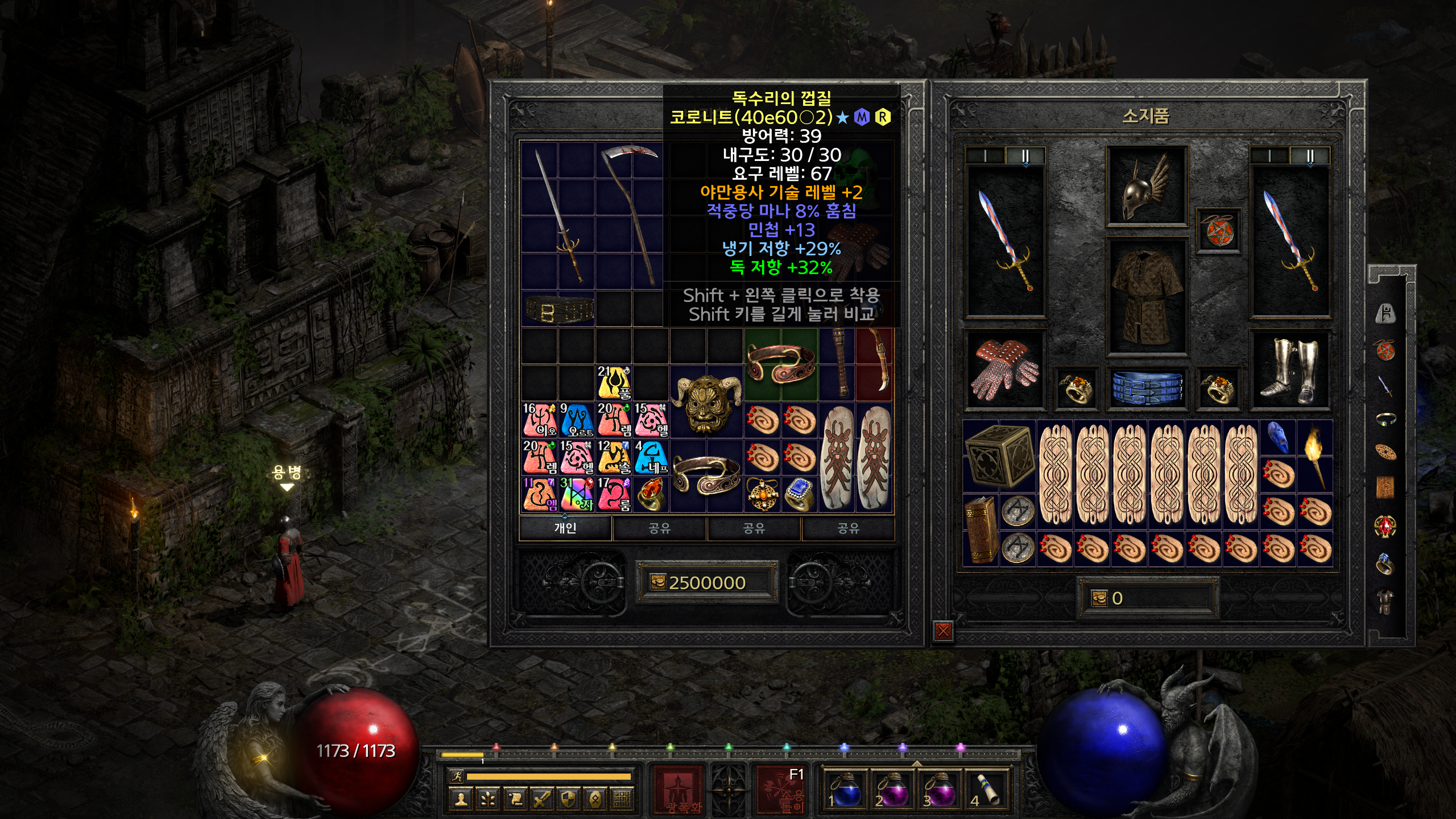Pick up the rainbow 자 rune
The height and width of the screenshot is (819, 1456).
576,494
